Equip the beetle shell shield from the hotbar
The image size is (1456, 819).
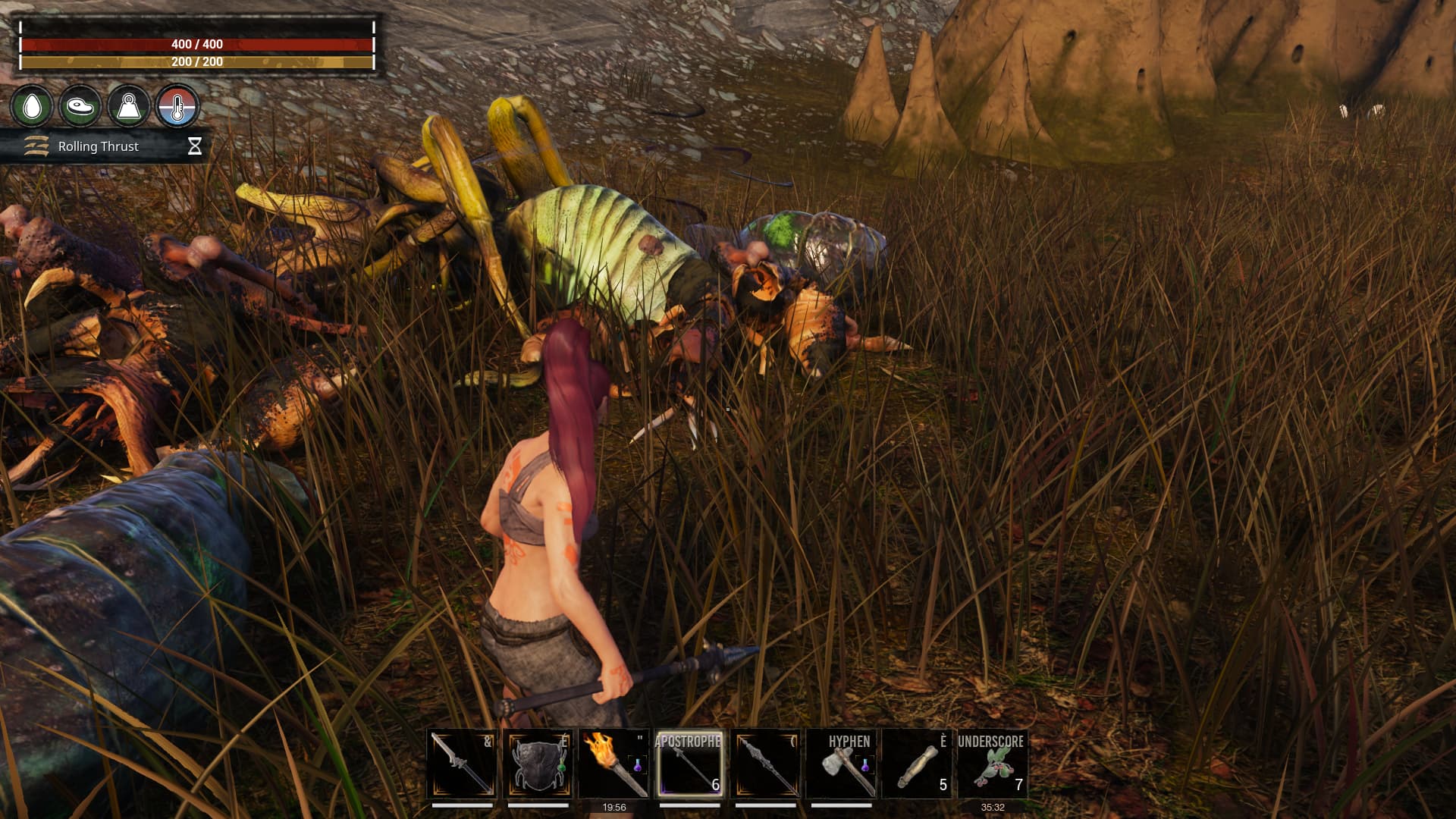[538, 763]
